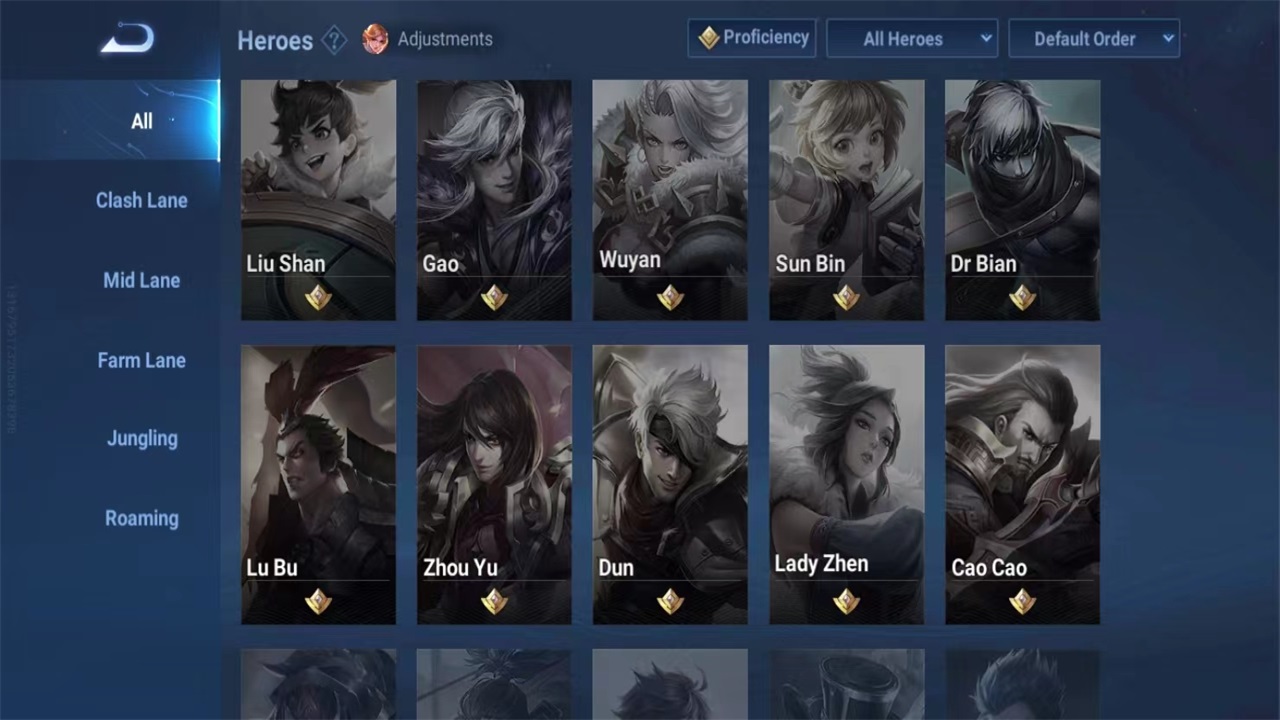Viewport: 1280px width, 720px height.
Task: Select the Roaming tab
Action: coord(141,518)
